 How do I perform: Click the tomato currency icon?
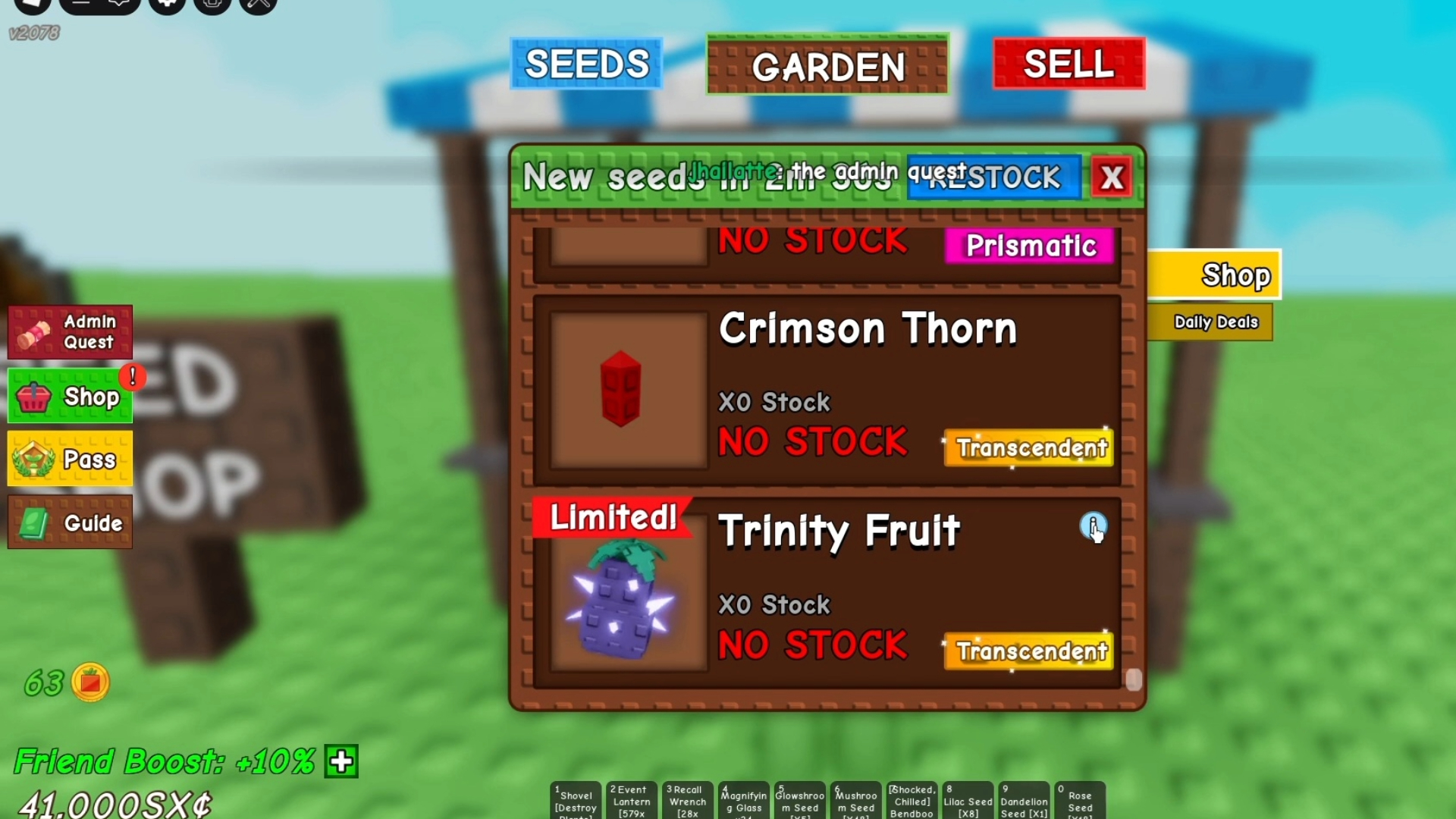coord(93,682)
